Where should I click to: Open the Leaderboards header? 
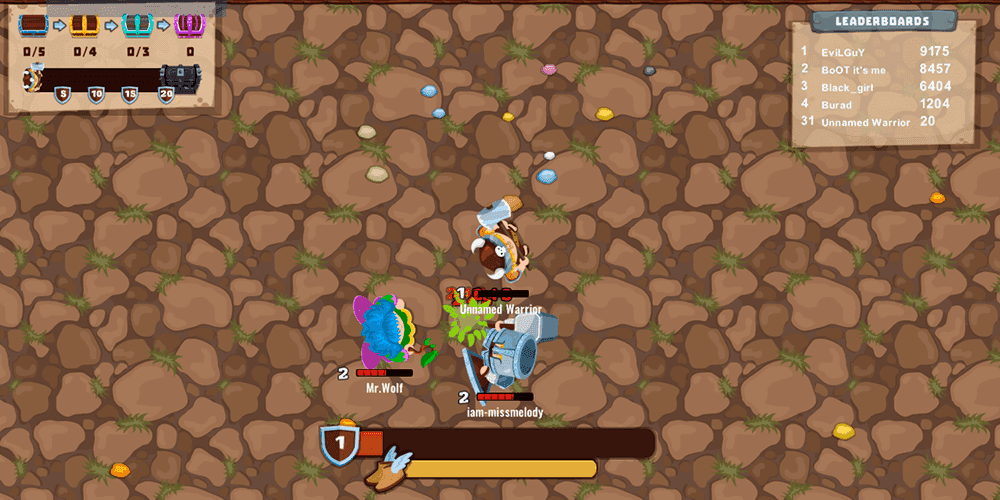click(883, 21)
